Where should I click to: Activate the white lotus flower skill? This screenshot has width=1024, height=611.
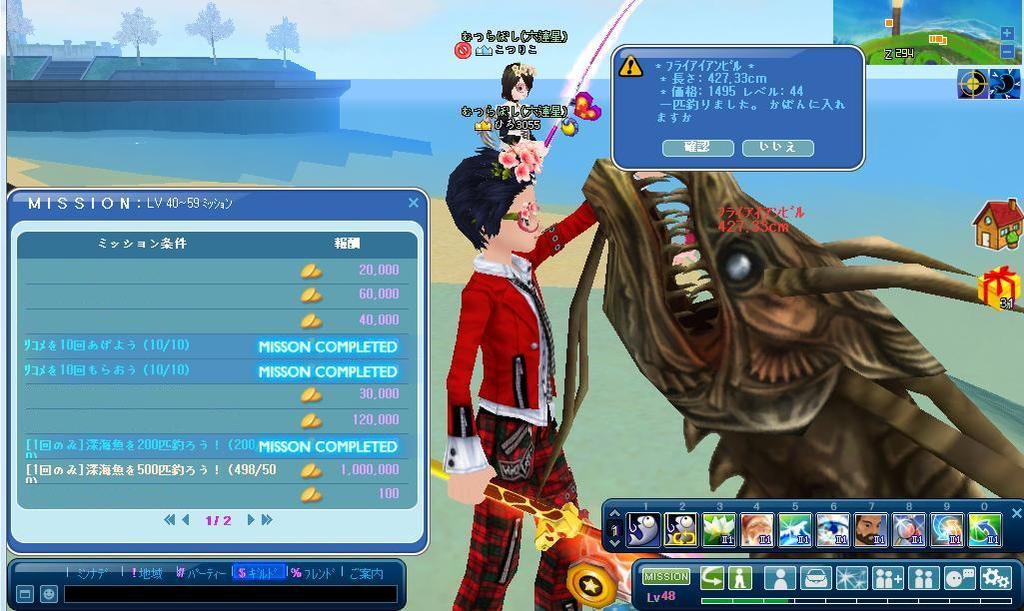[719, 529]
